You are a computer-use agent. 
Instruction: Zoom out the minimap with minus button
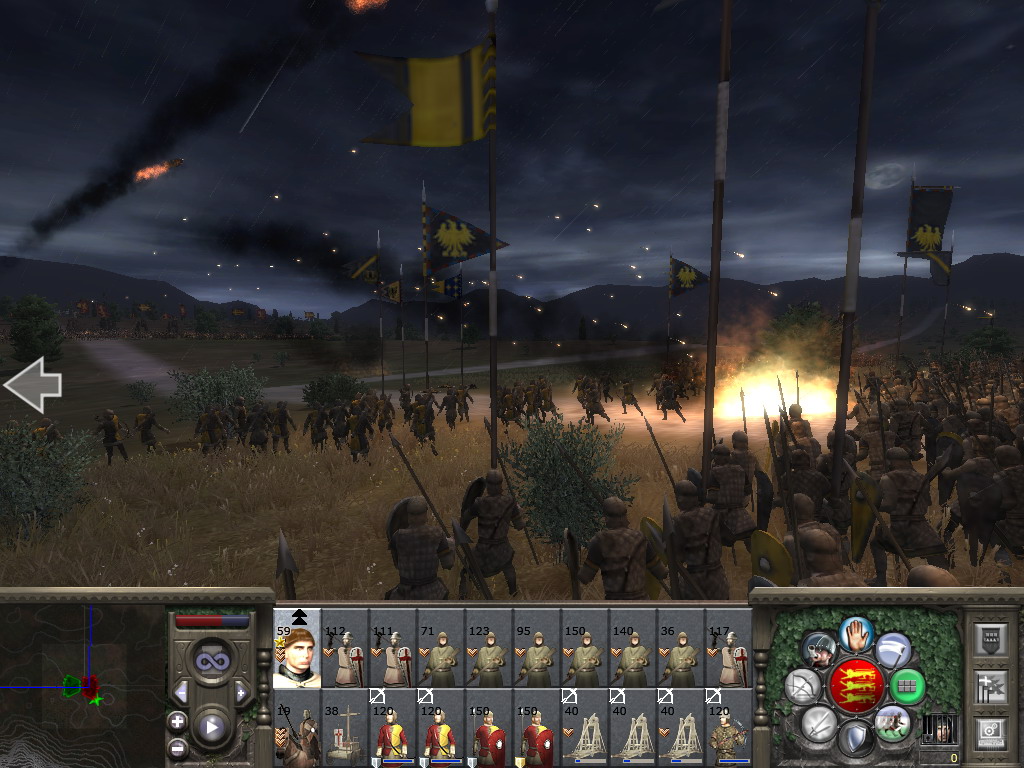click(x=178, y=747)
